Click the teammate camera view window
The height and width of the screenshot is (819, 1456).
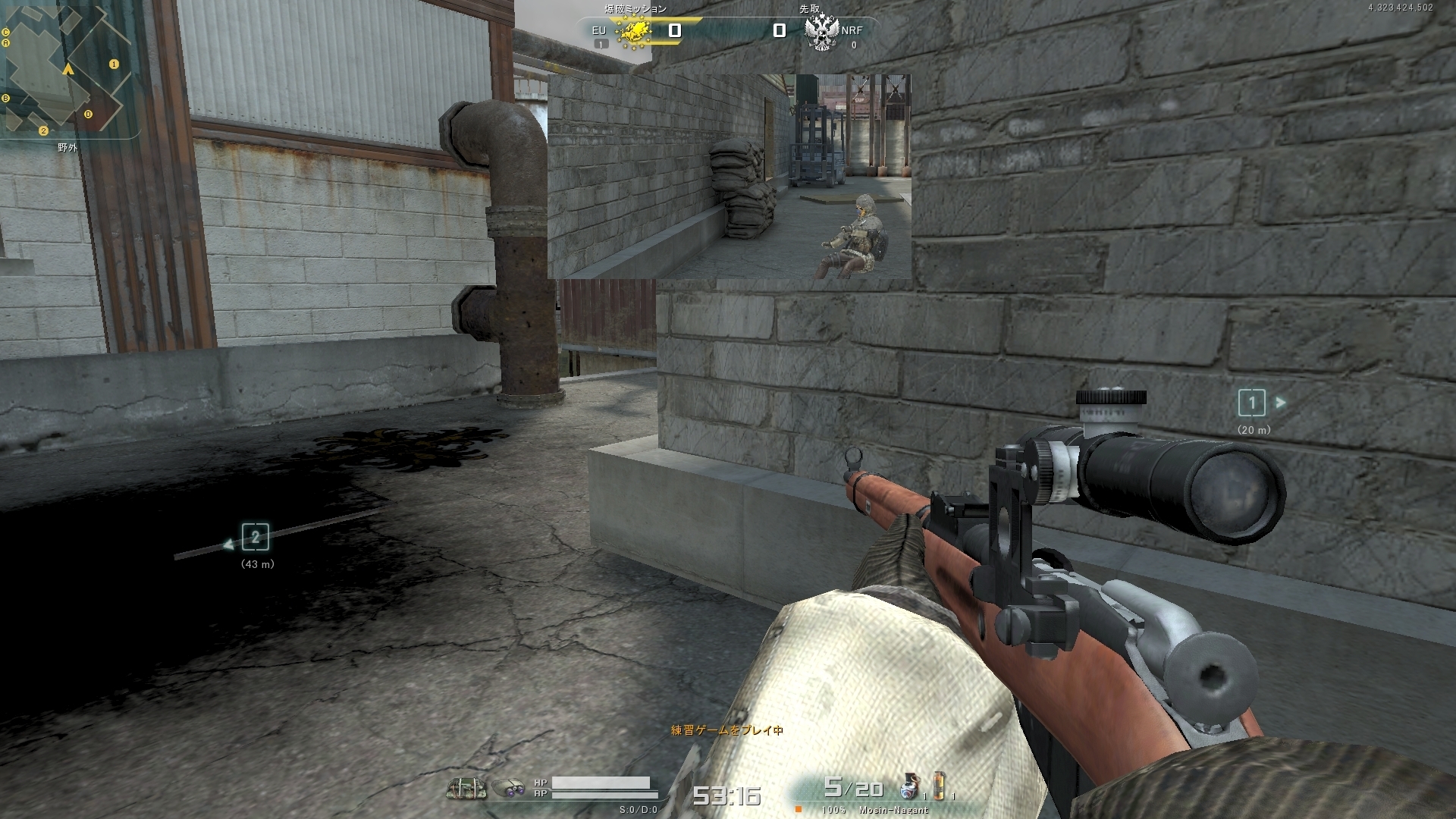[x=729, y=176]
